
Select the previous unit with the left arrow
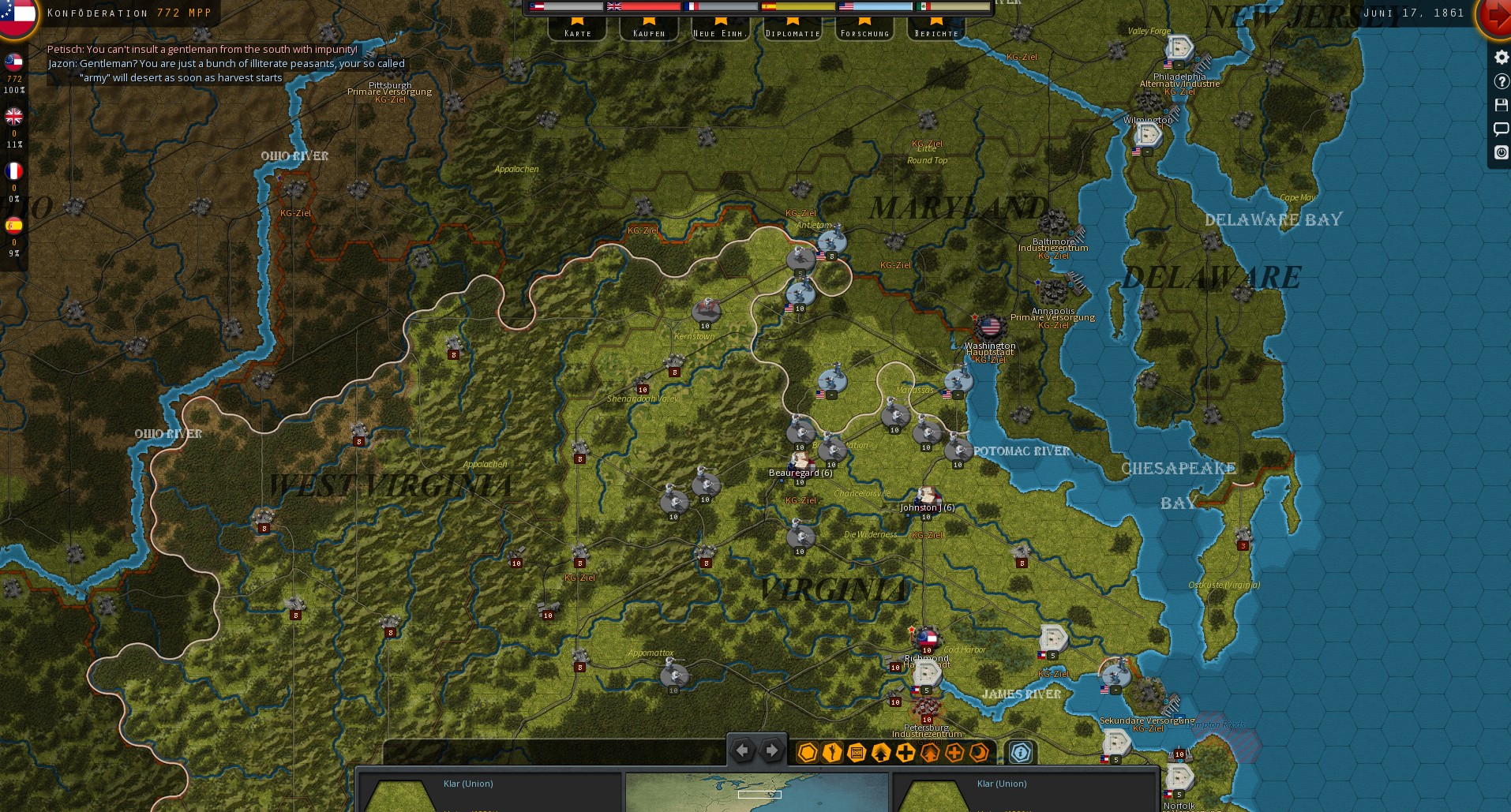pyautogui.click(x=742, y=750)
